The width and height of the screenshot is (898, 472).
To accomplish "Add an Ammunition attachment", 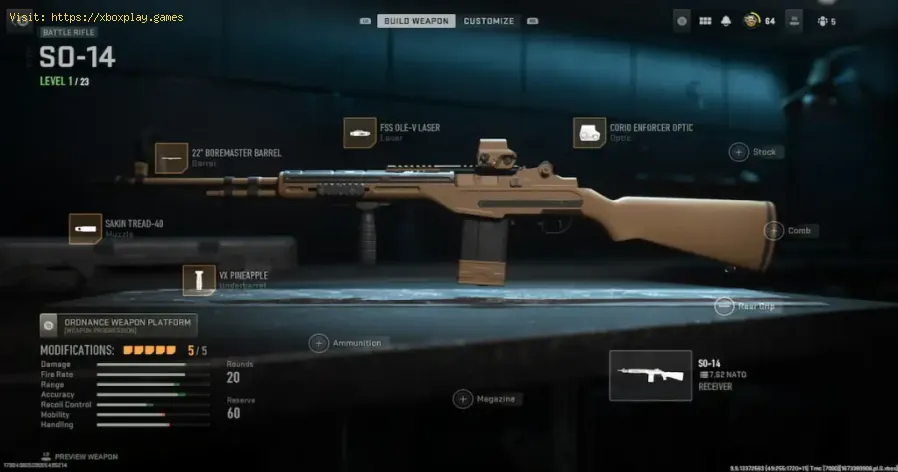I will coord(319,343).
